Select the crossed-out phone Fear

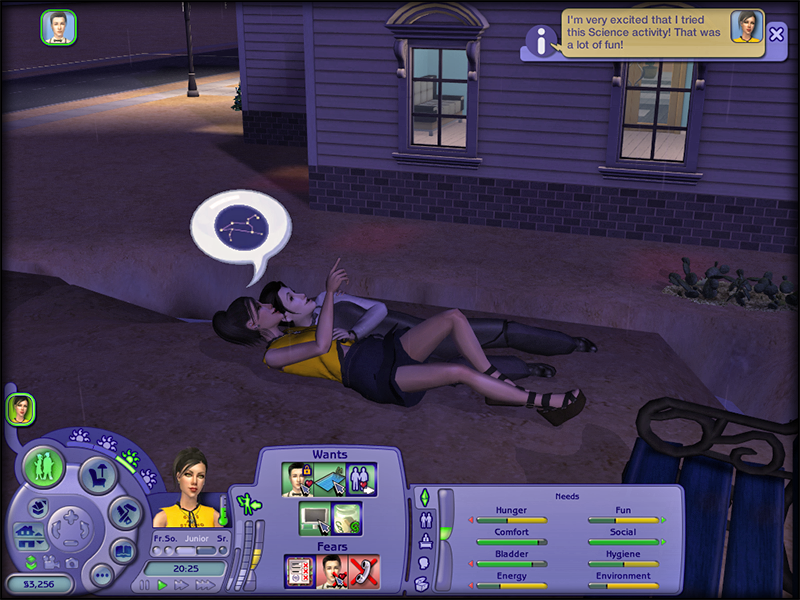363,571
